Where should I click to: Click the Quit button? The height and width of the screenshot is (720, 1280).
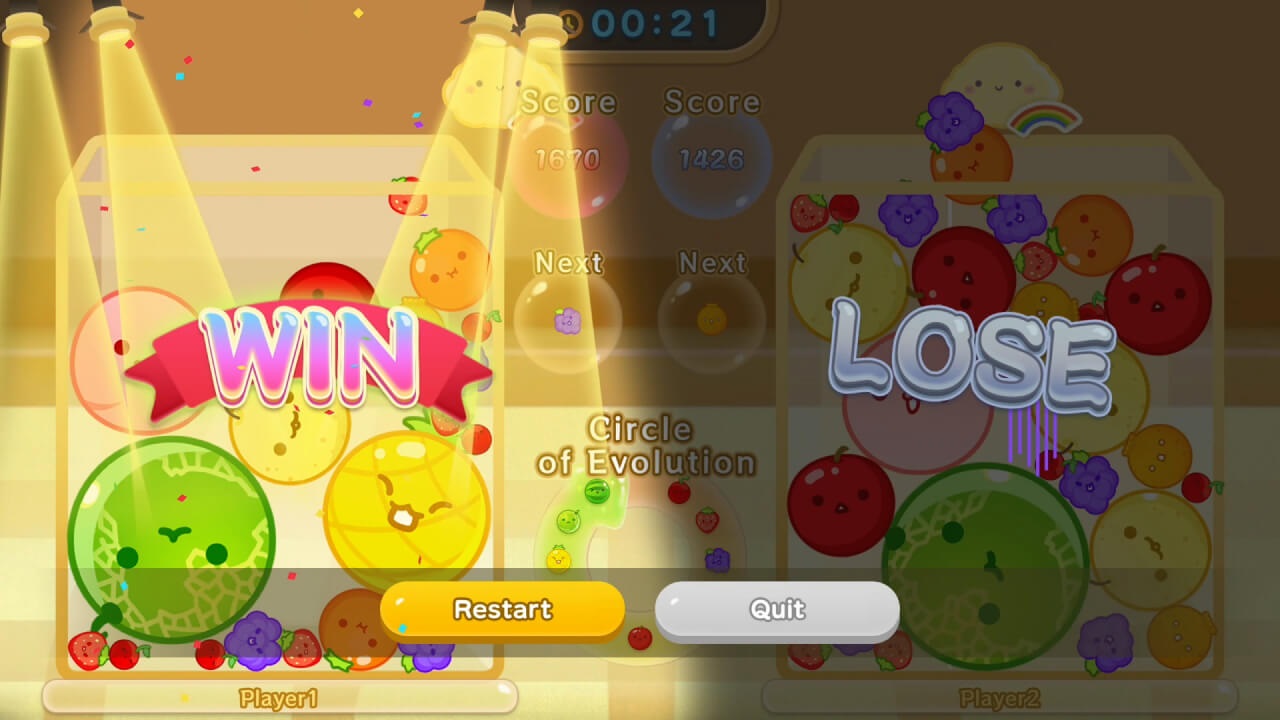[776, 609]
